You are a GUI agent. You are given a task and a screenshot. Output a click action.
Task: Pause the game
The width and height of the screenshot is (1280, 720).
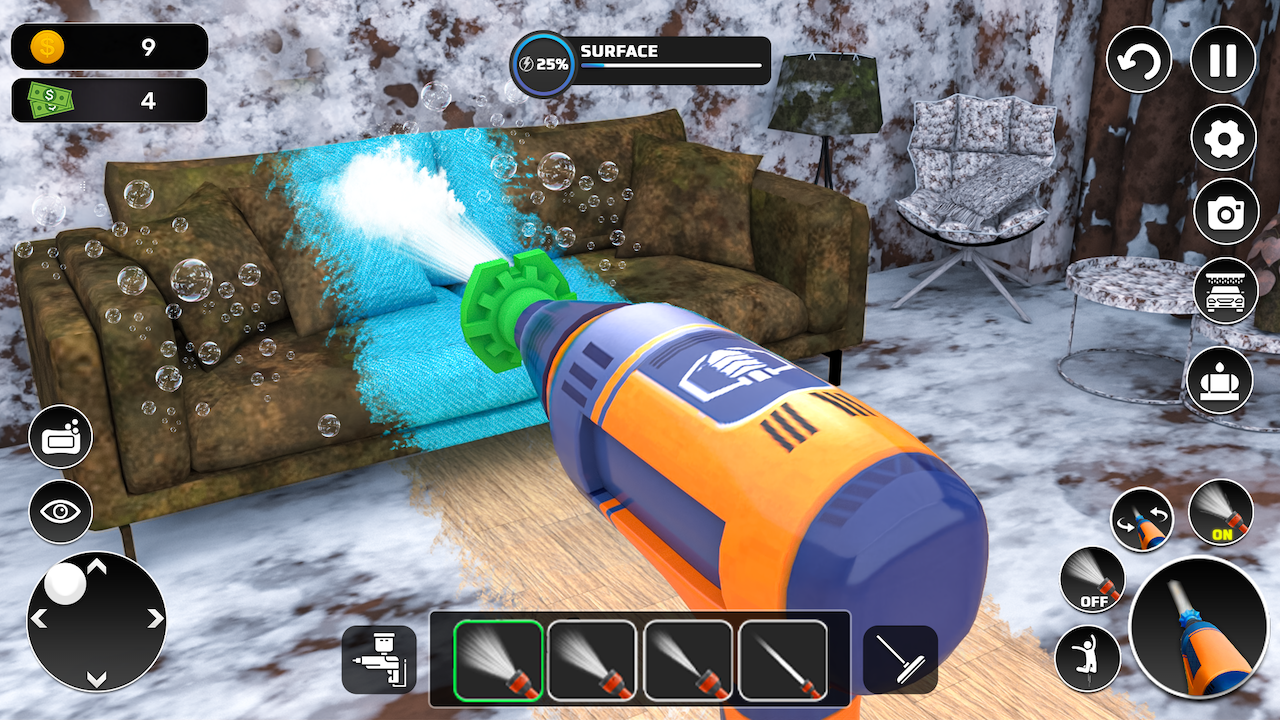[x=1223, y=60]
